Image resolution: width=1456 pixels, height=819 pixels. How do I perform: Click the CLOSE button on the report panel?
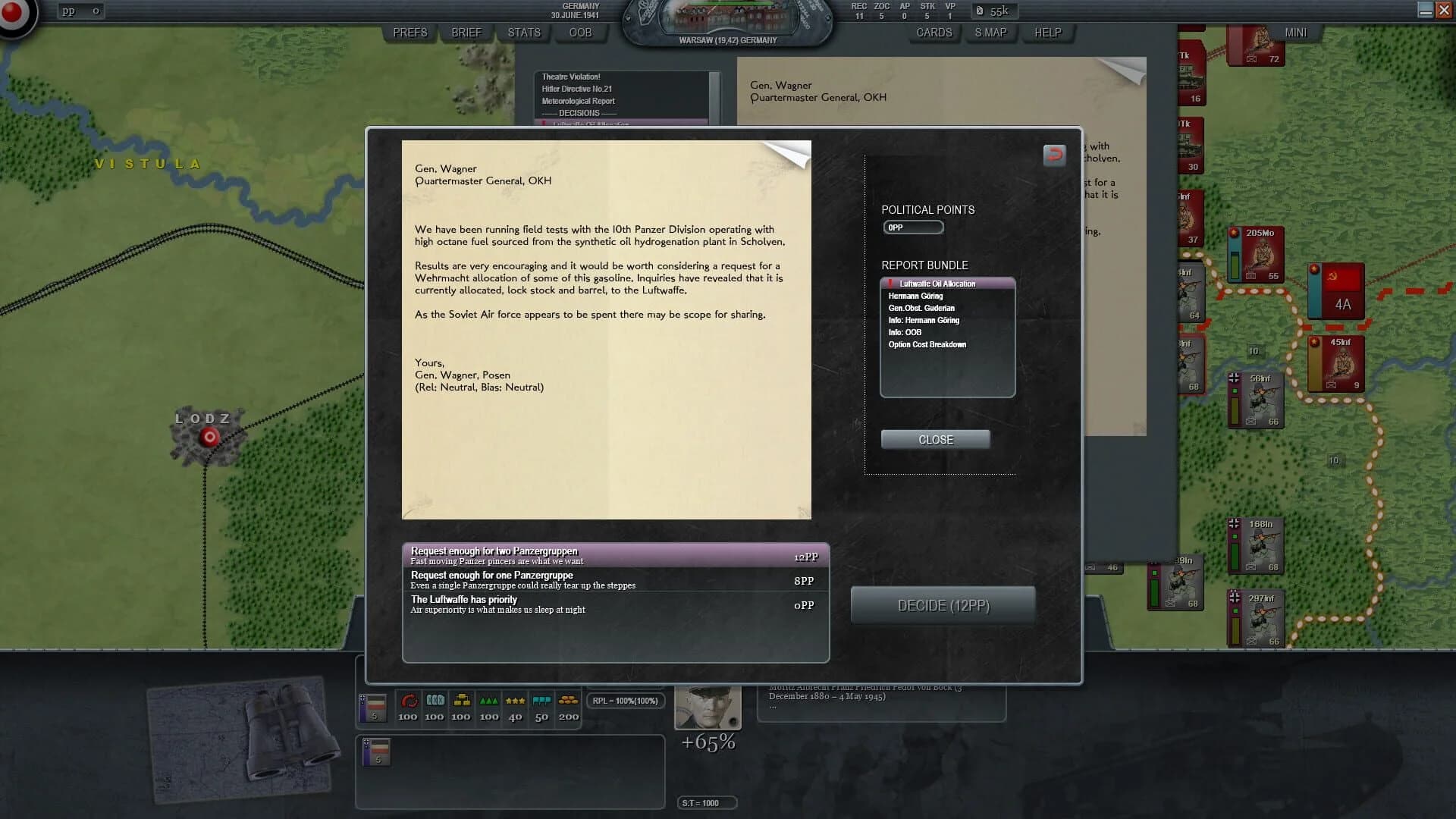[x=935, y=439]
